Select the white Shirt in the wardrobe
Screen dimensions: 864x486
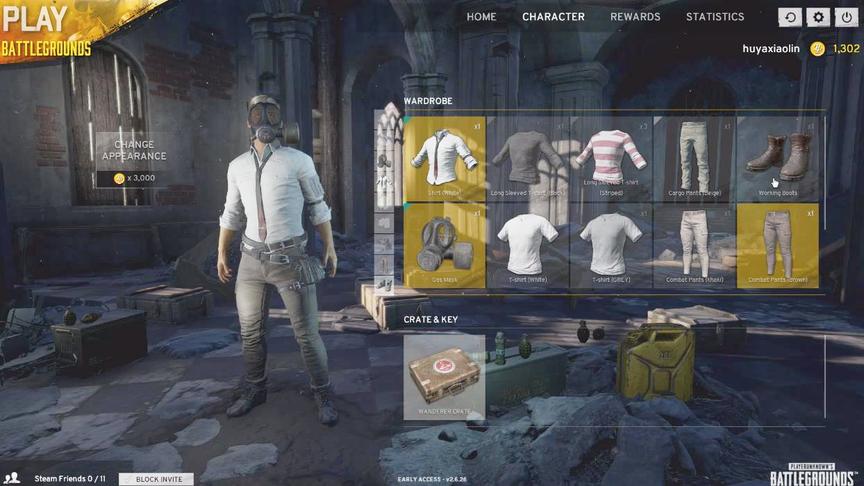445,159
